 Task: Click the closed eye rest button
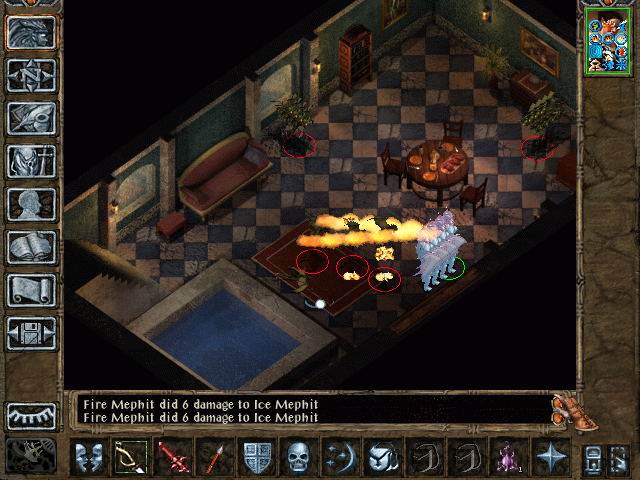[x=31, y=415]
